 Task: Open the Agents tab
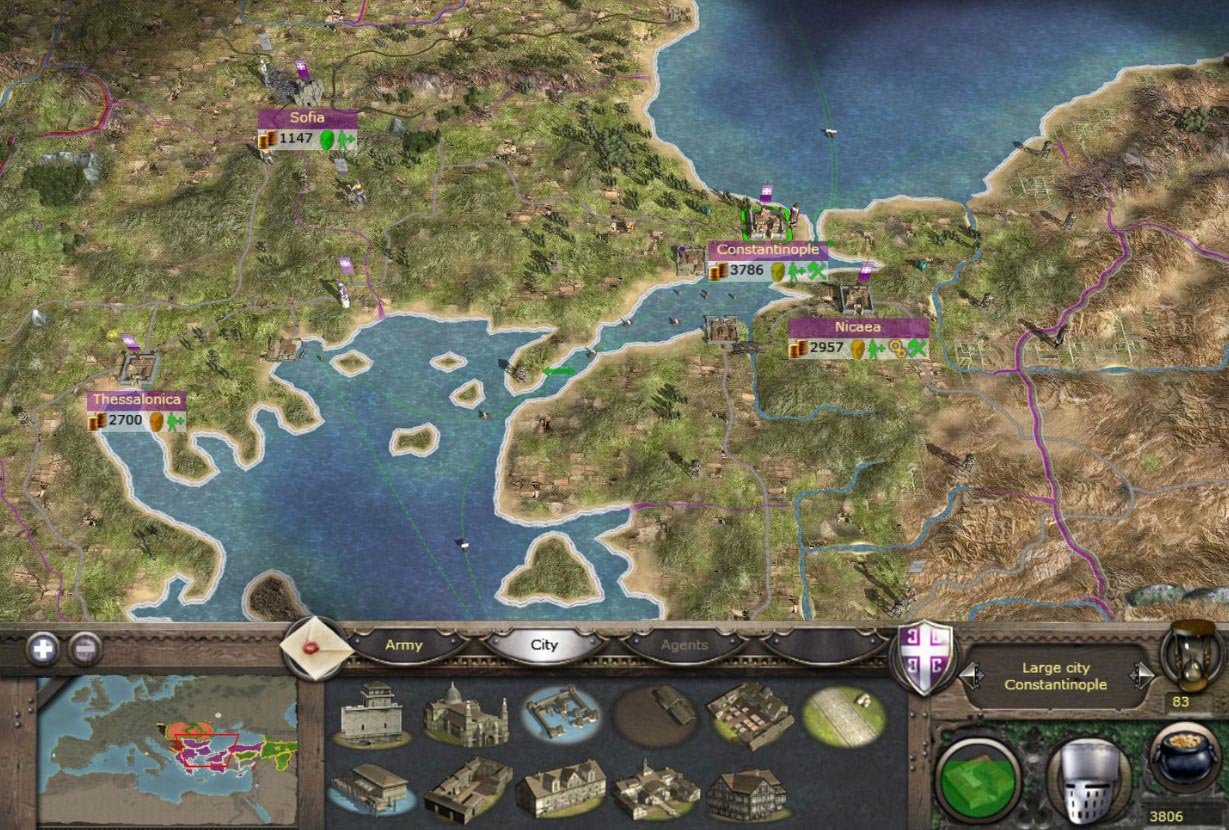point(684,645)
